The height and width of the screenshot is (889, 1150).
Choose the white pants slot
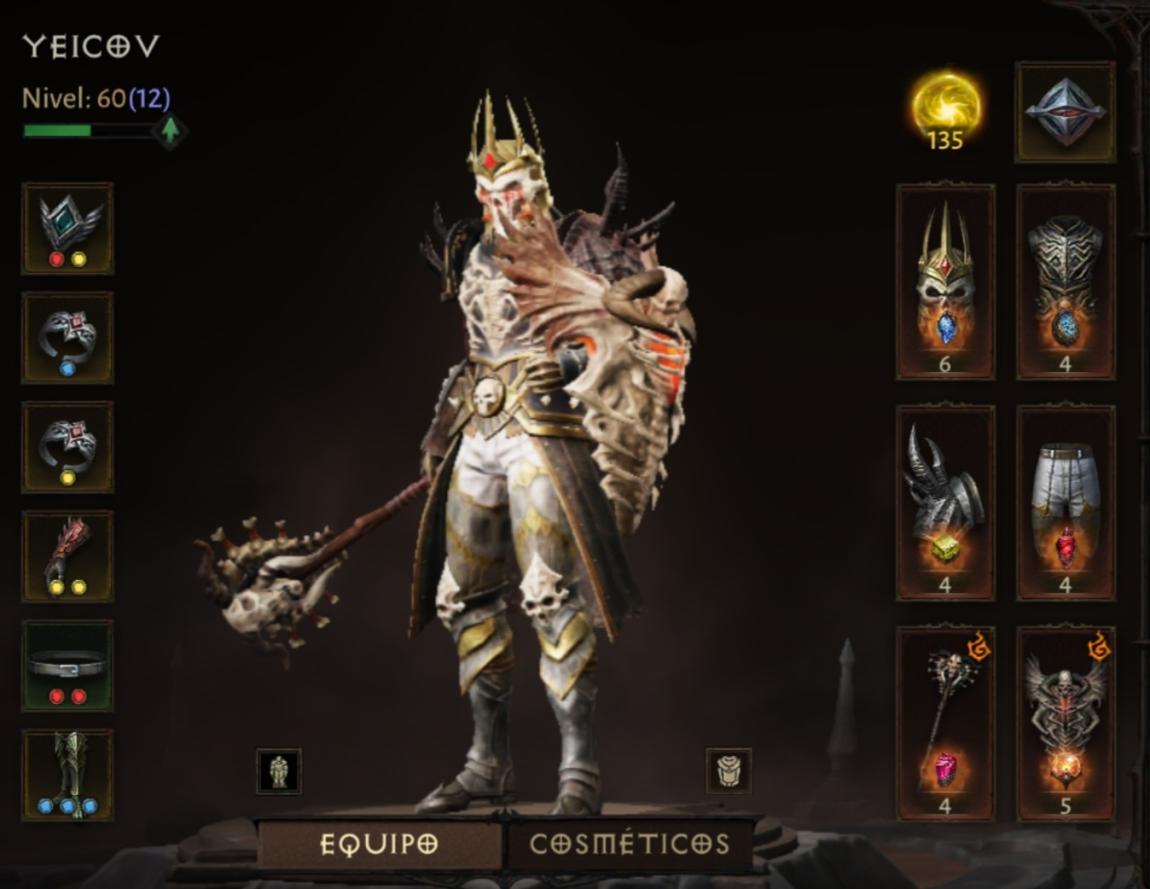[x=1065, y=502]
